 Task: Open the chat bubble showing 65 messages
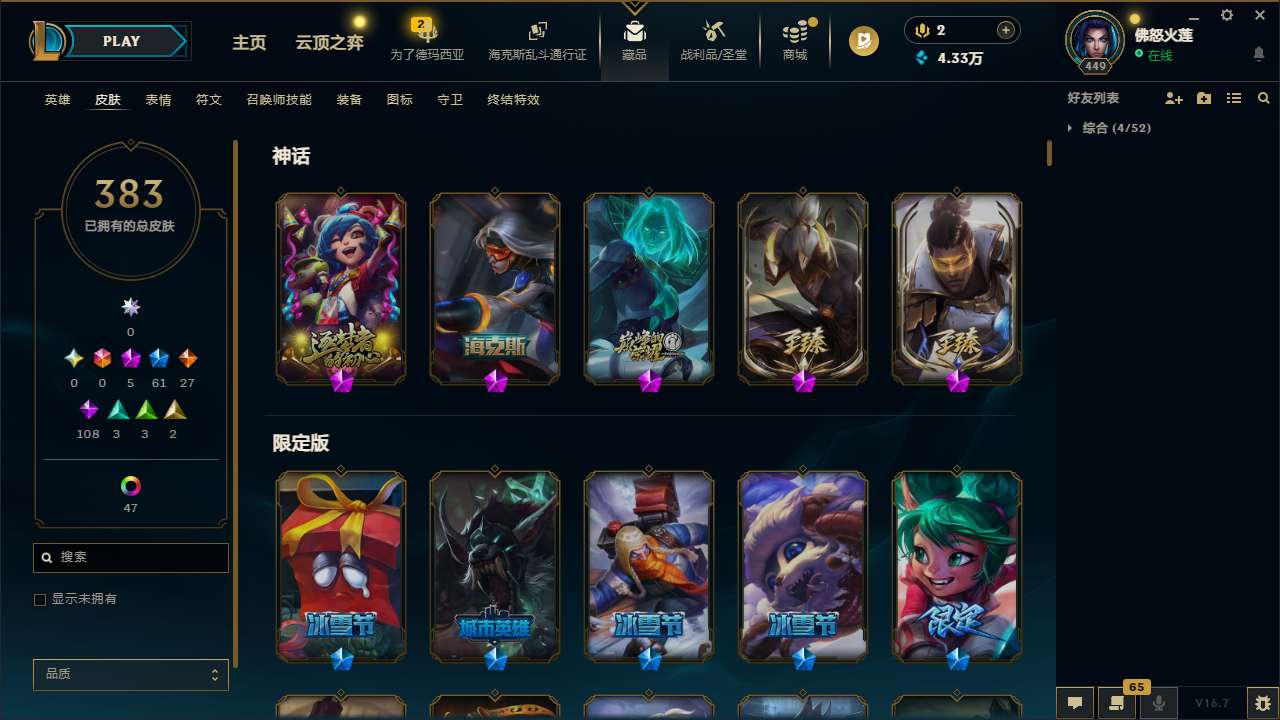coord(1118,701)
